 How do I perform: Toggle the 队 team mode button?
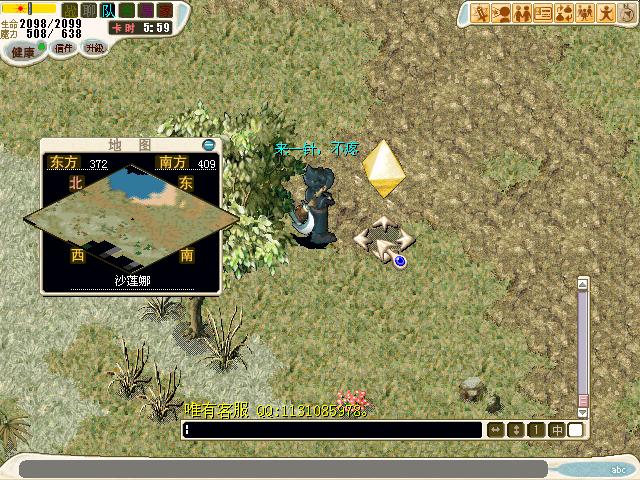(x=108, y=10)
